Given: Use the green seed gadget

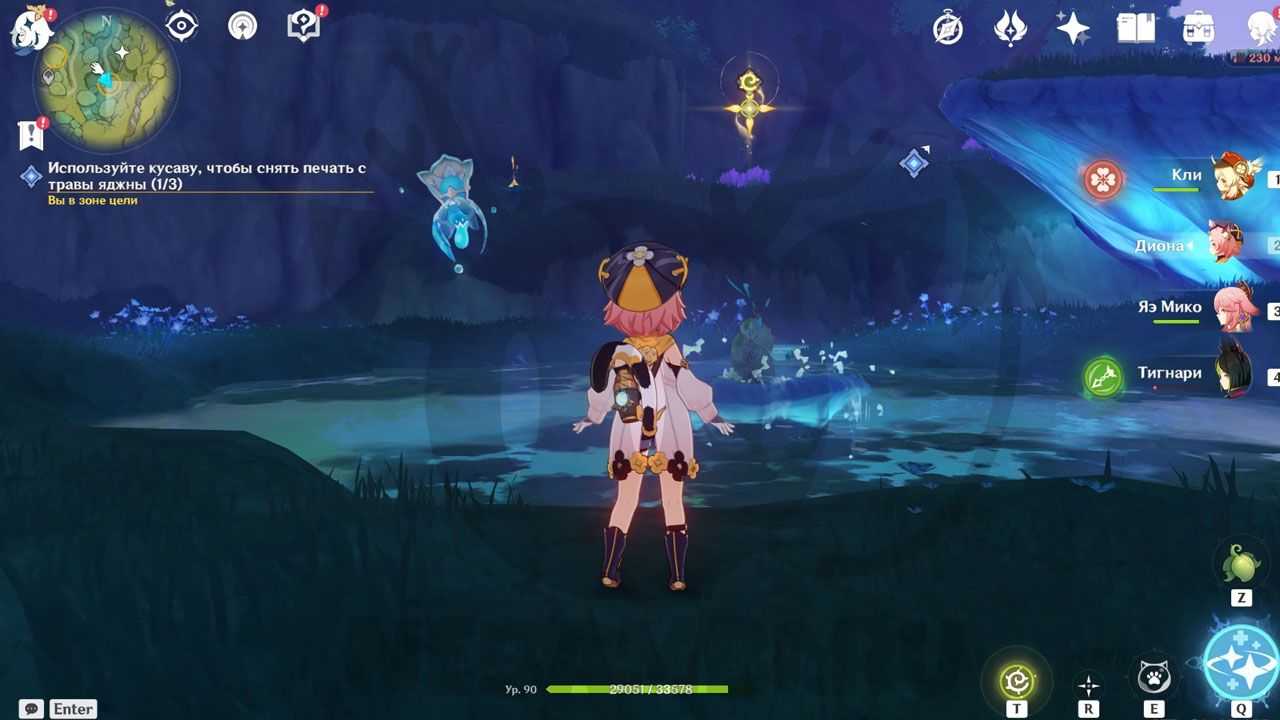Looking at the screenshot, I should [1241, 564].
